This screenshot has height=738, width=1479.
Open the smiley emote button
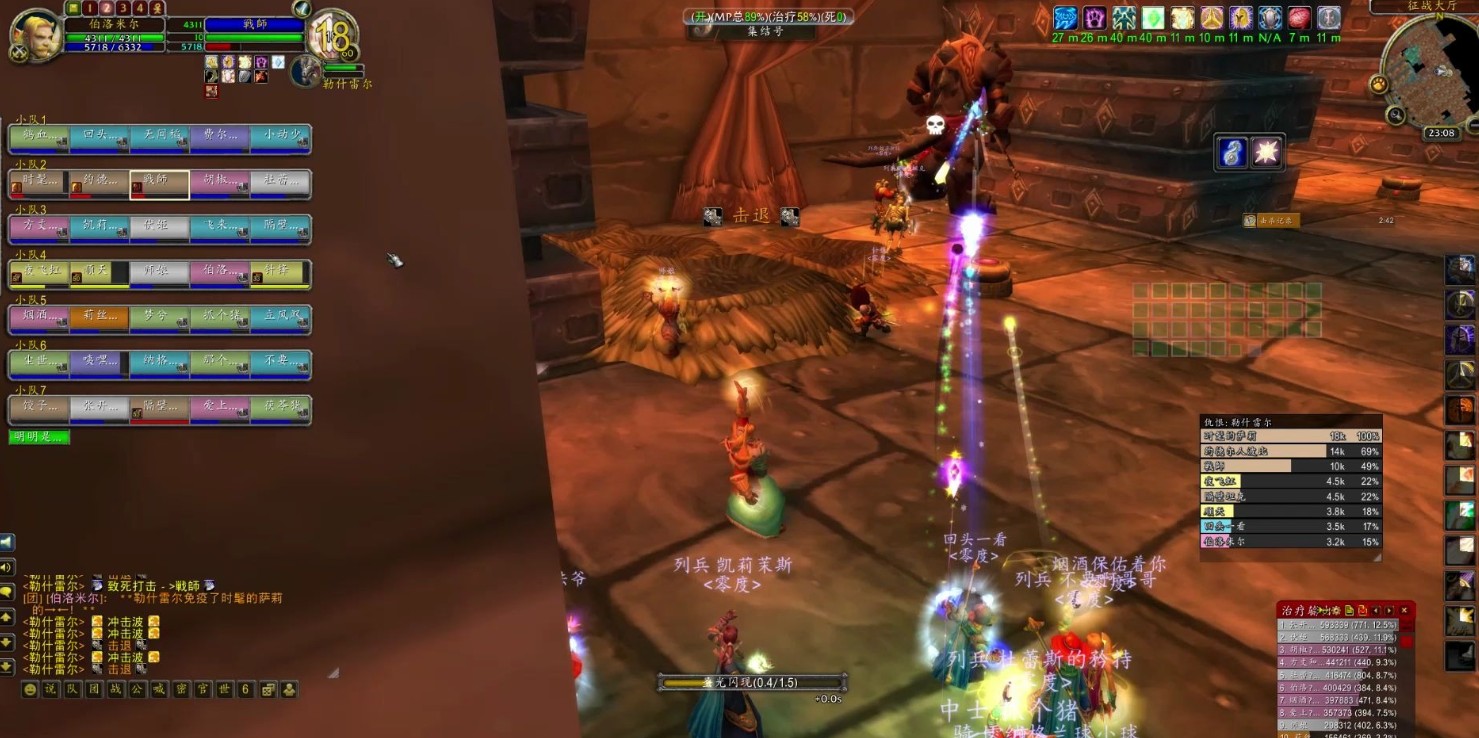click(31, 689)
